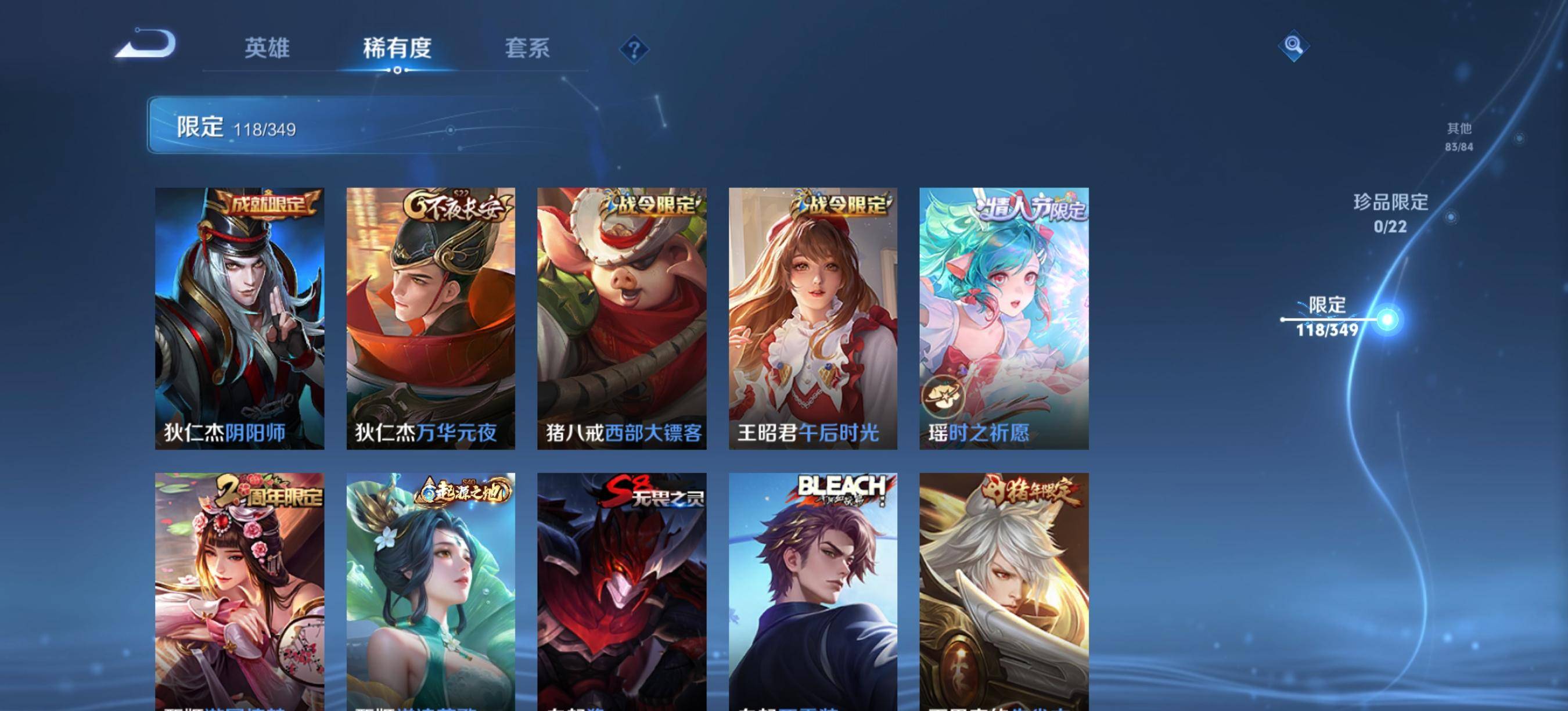
Task: View the 王昭君 午后时光 skin card
Action: click(x=812, y=318)
